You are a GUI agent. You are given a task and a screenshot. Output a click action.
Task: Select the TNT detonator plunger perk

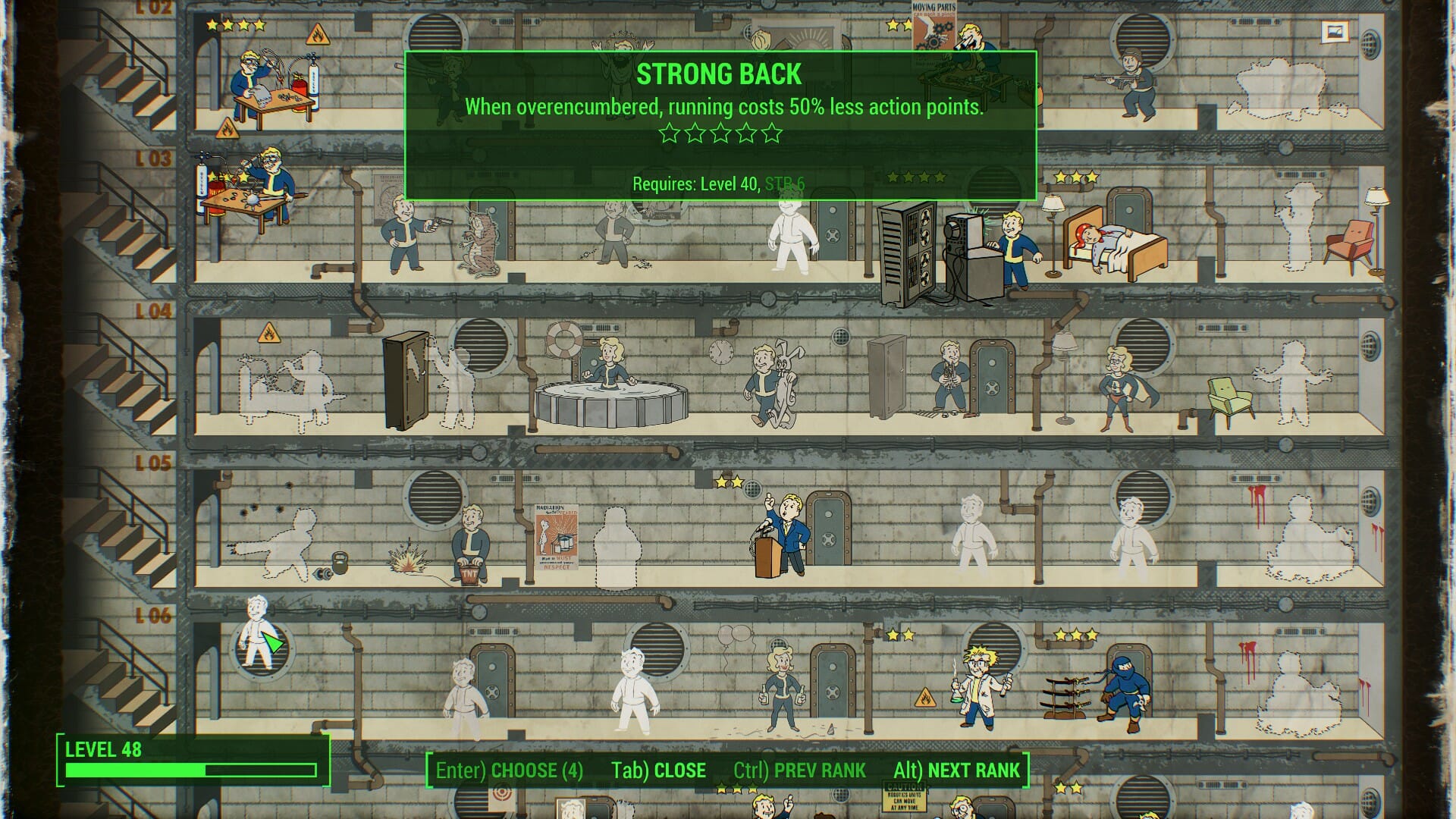(x=470, y=542)
